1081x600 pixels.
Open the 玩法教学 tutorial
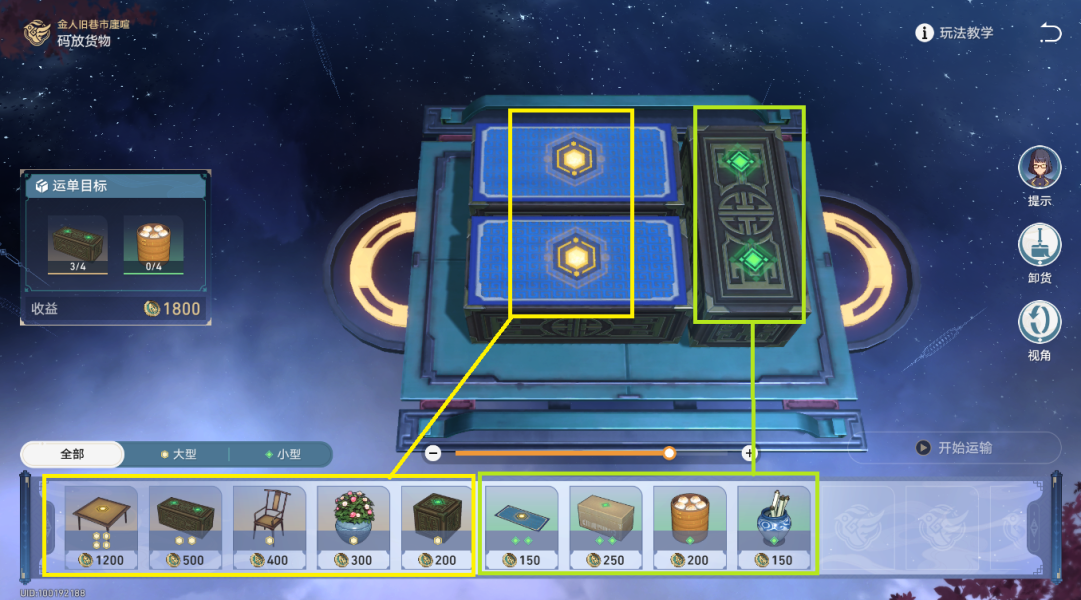[x=955, y=33]
